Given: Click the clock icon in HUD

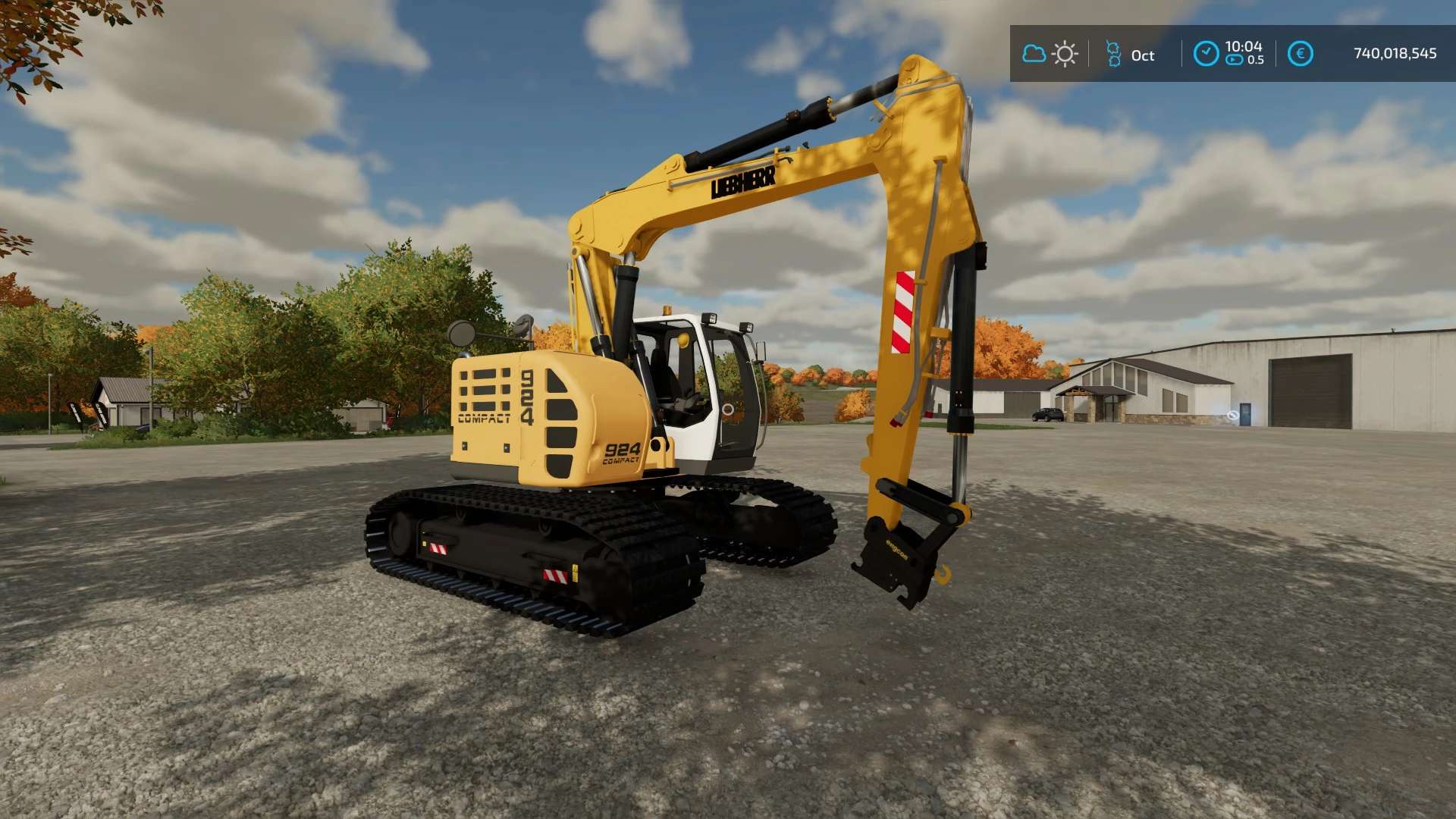Looking at the screenshot, I should click(x=1206, y=54).
